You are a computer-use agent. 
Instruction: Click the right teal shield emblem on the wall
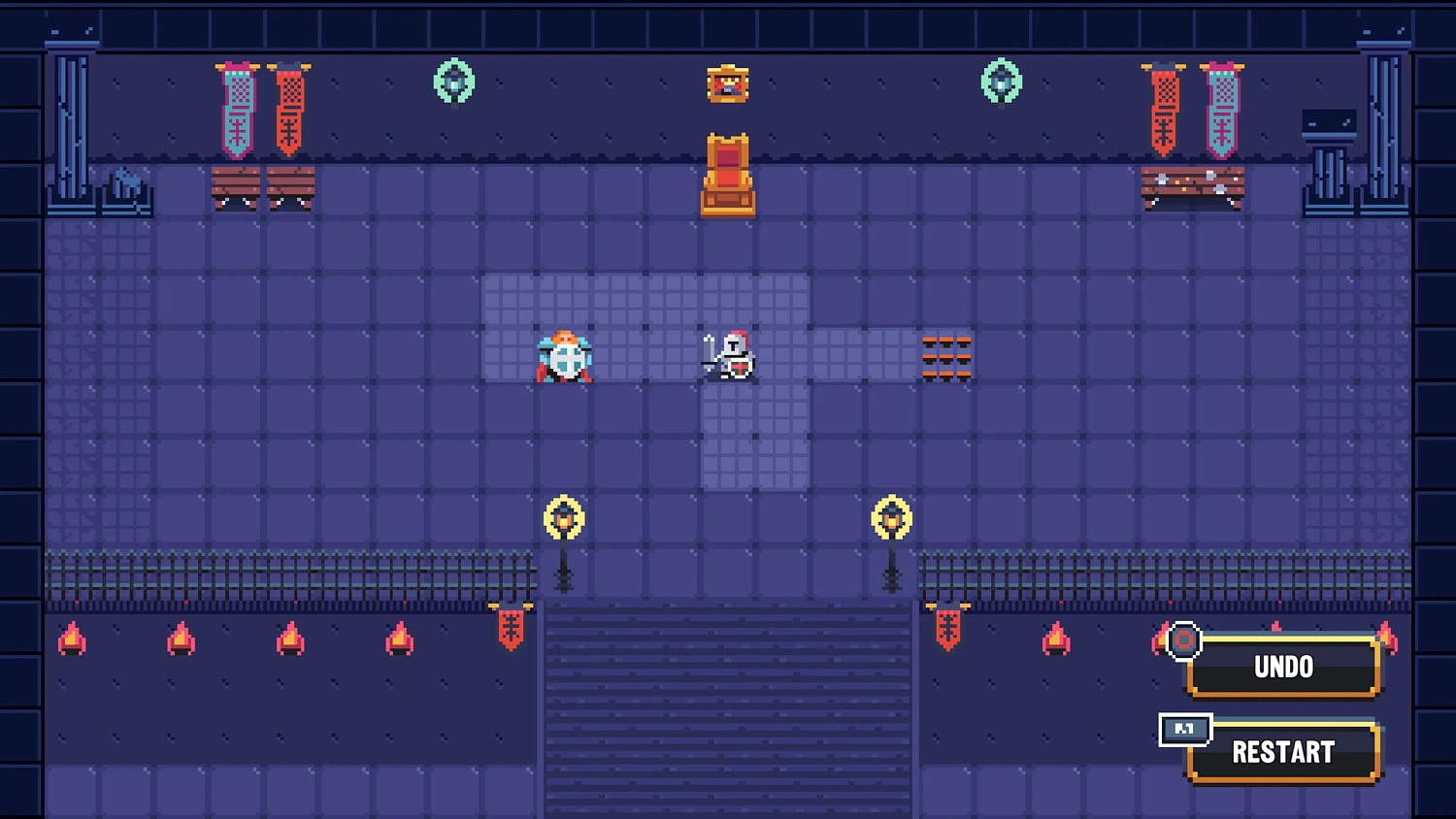pyautogui.click(x=1002, y=82)
